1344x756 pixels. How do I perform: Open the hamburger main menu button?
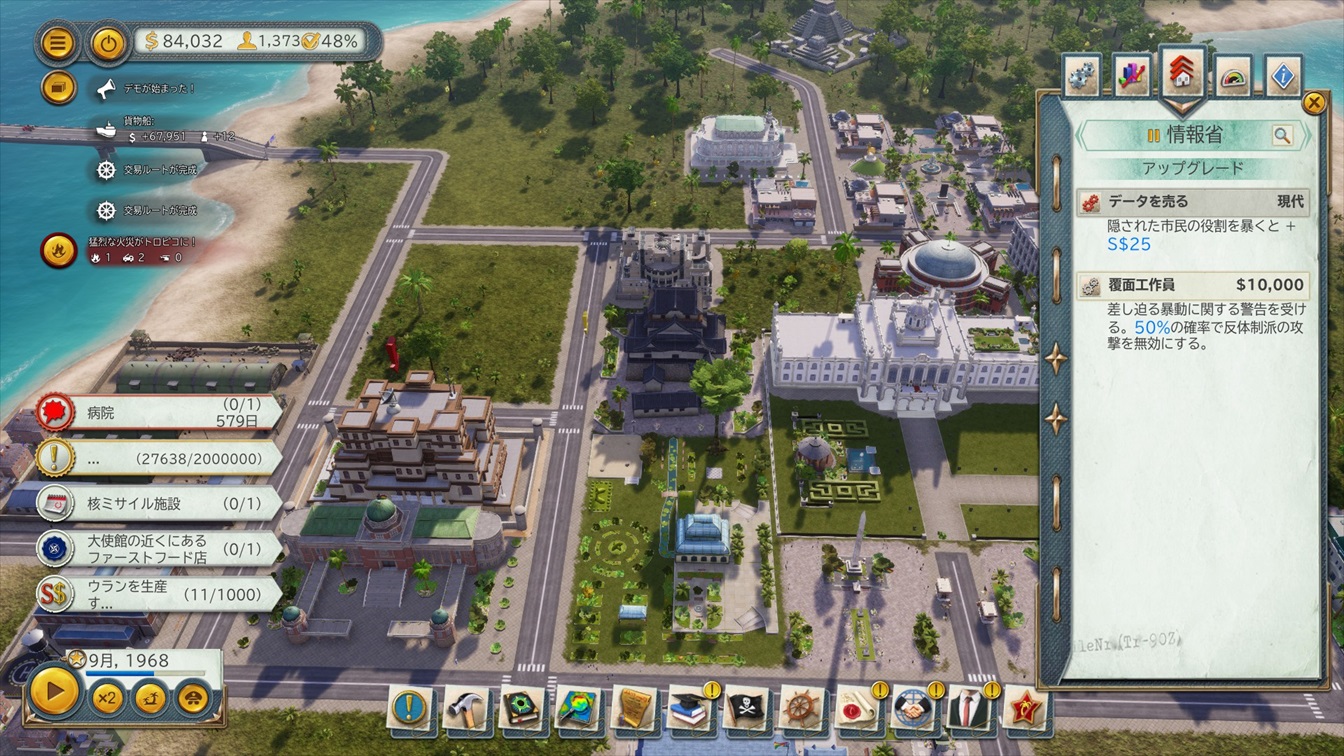coord(59,43)
